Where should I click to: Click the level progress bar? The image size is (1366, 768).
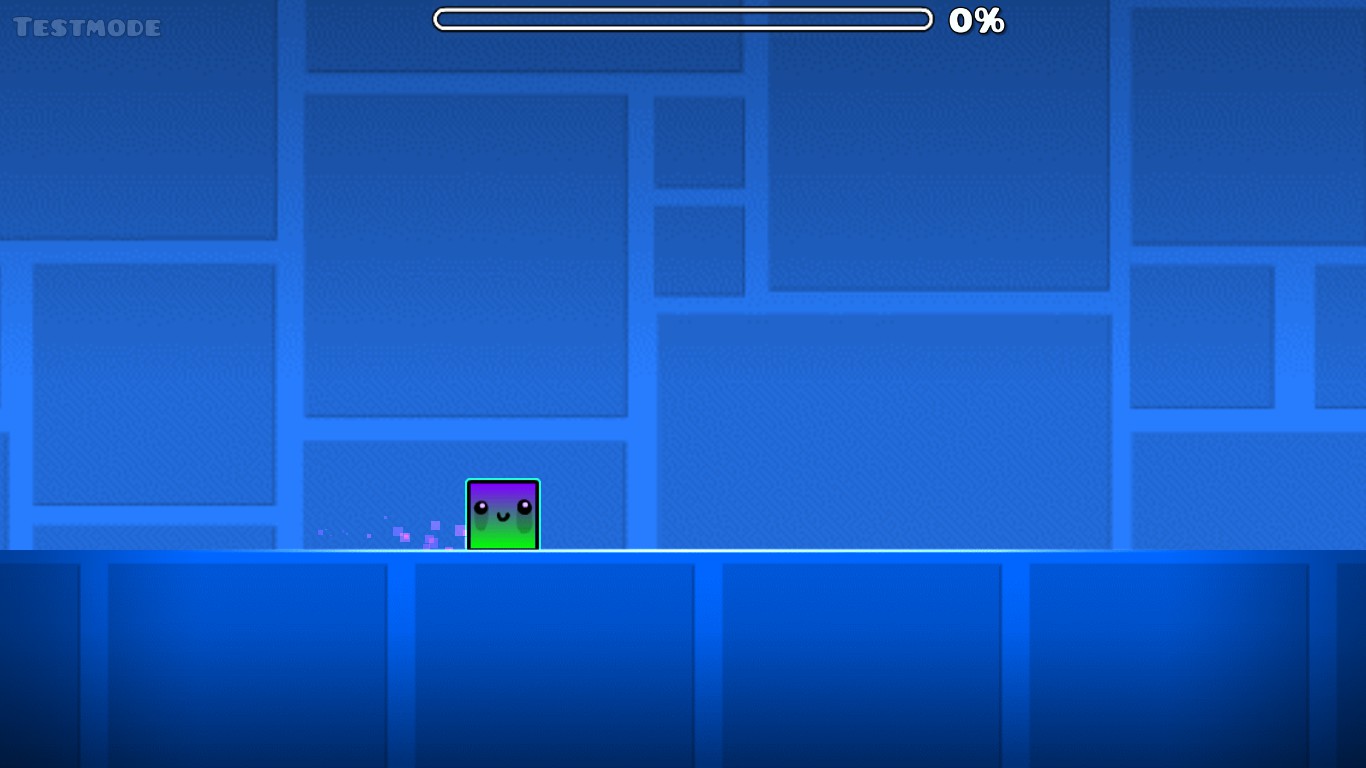click(x=683, y=18)
